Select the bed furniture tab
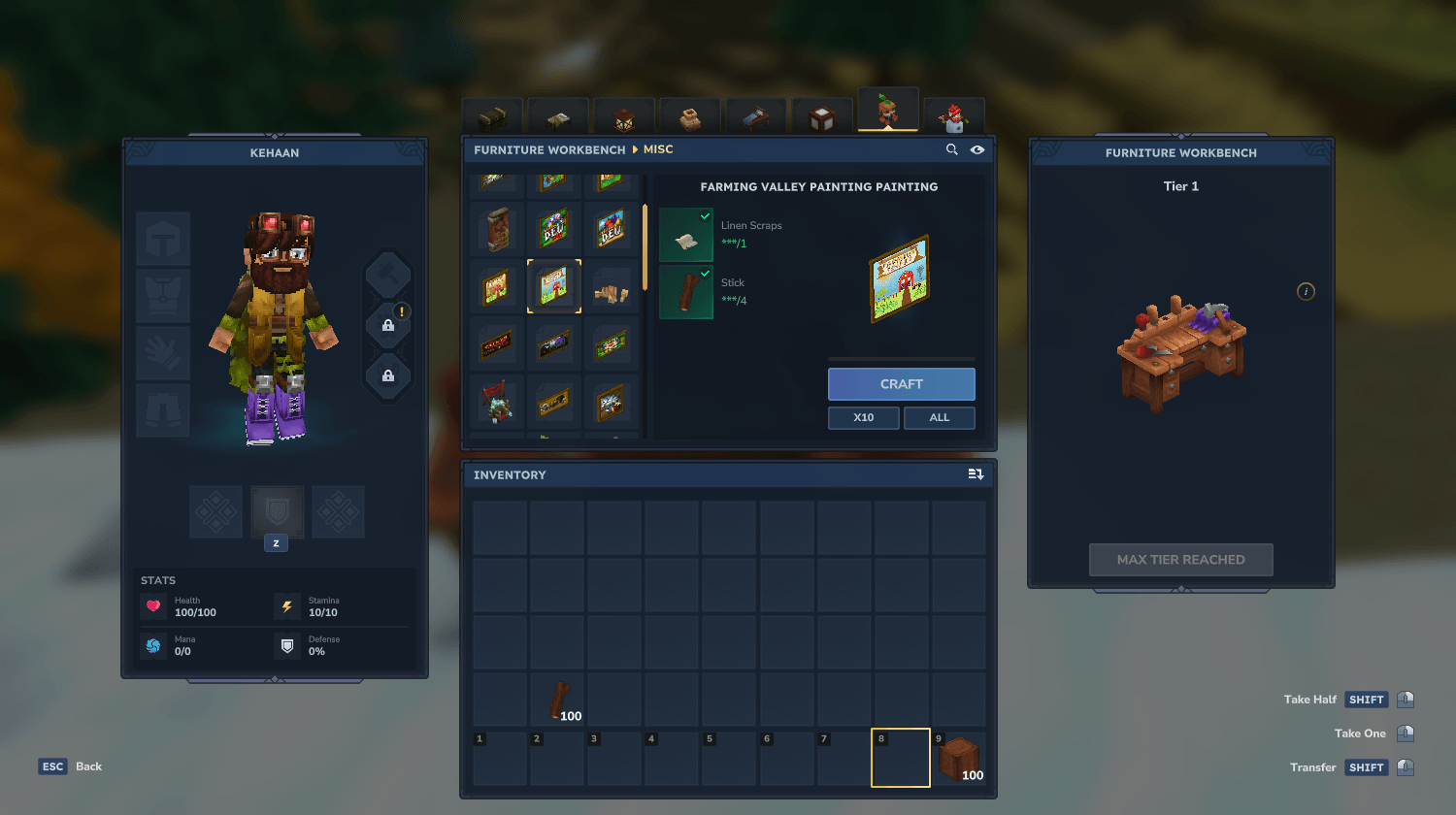The width and height of the screenshot is (1456, 815). (x=755, y=117)
